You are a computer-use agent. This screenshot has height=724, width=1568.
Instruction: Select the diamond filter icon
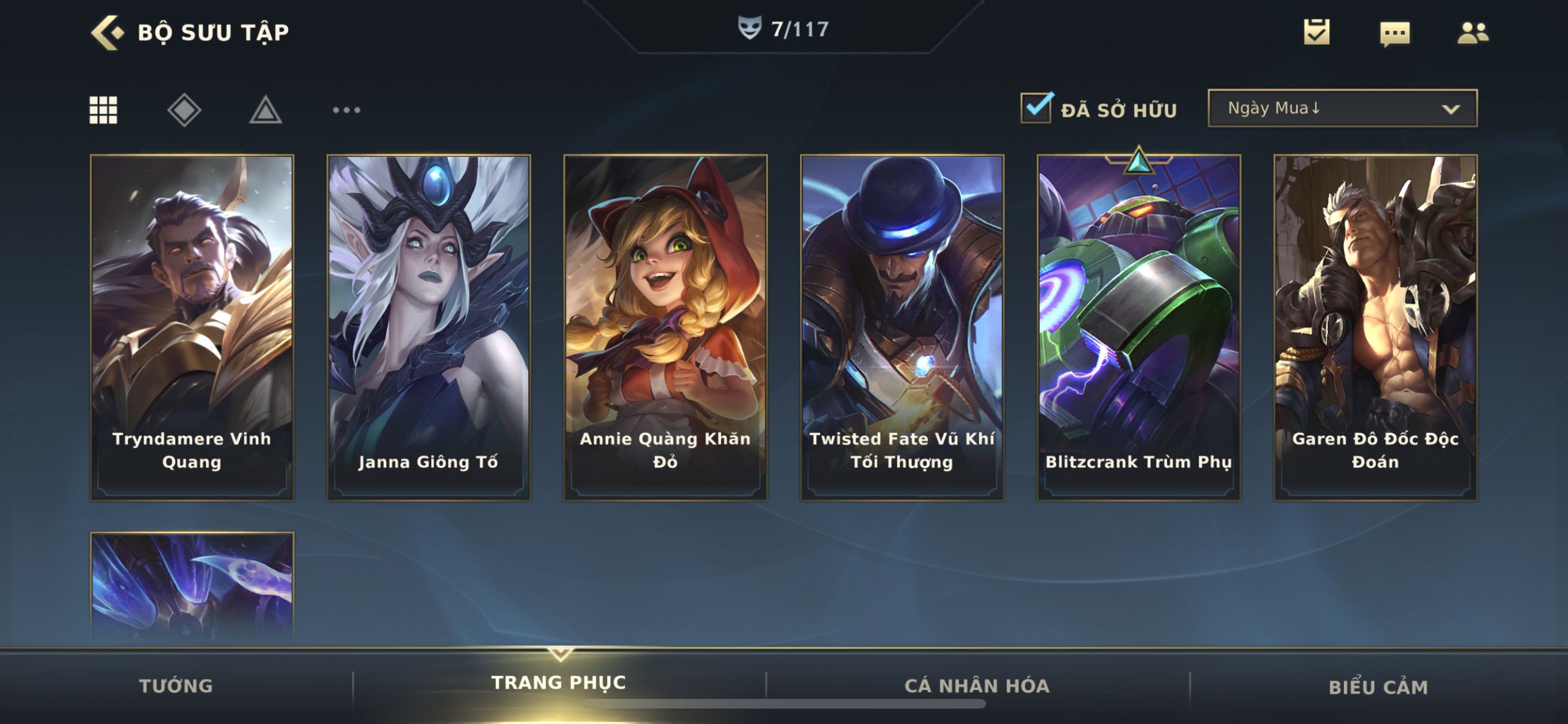tap(184, 110)
